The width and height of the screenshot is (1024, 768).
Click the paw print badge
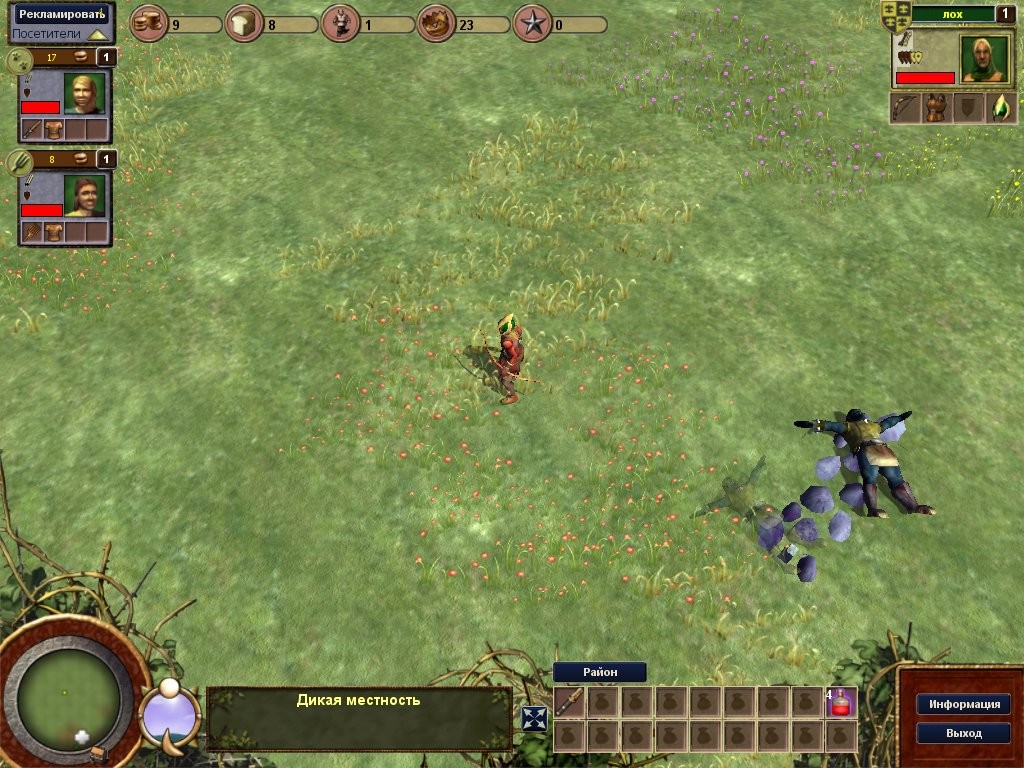tap(20, 61)
